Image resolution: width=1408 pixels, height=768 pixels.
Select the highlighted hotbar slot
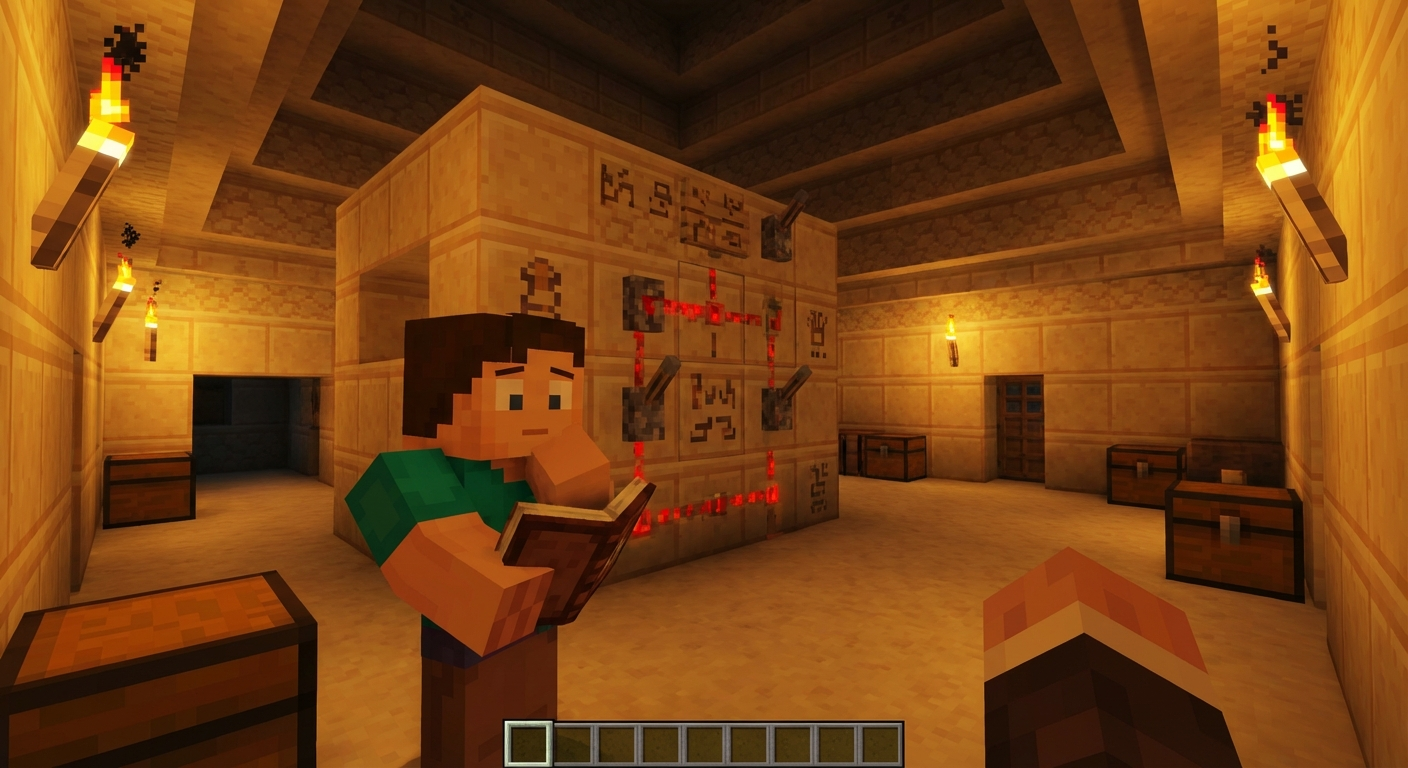click(x=527, y=744)
